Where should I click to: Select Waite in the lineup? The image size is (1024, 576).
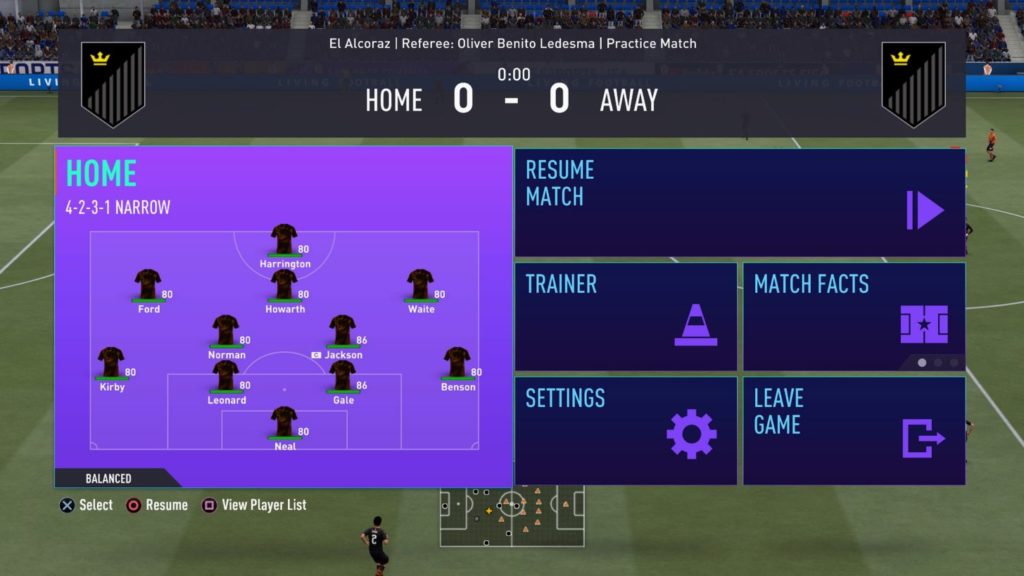pos(420,284)
